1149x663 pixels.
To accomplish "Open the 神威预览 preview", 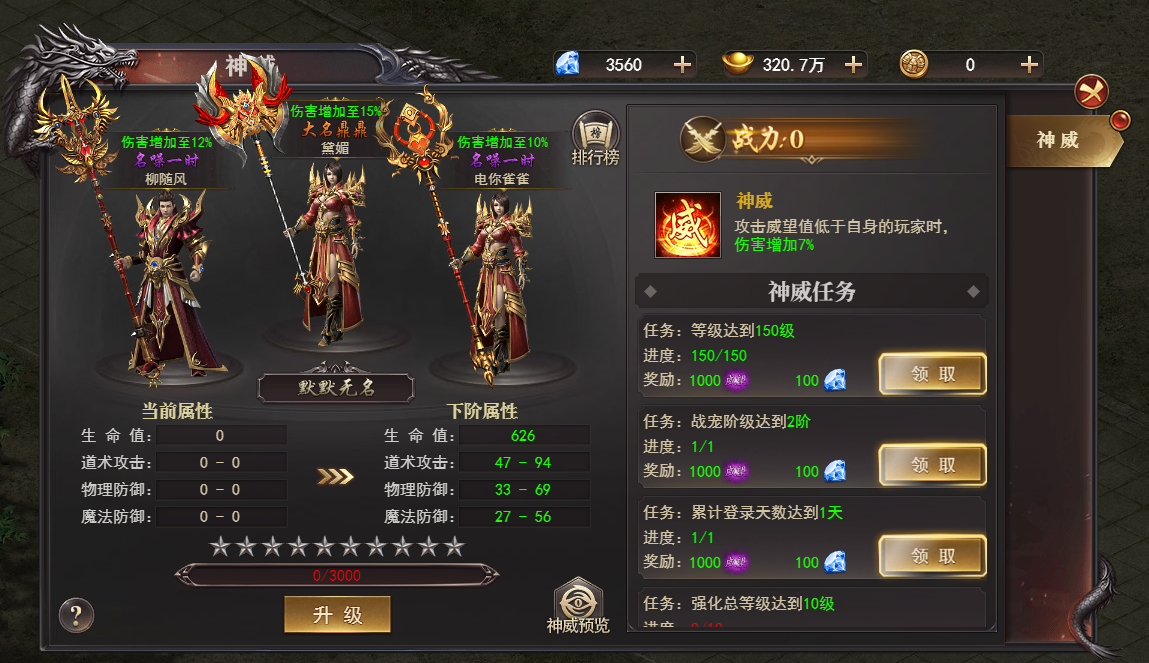I will 578,607.
